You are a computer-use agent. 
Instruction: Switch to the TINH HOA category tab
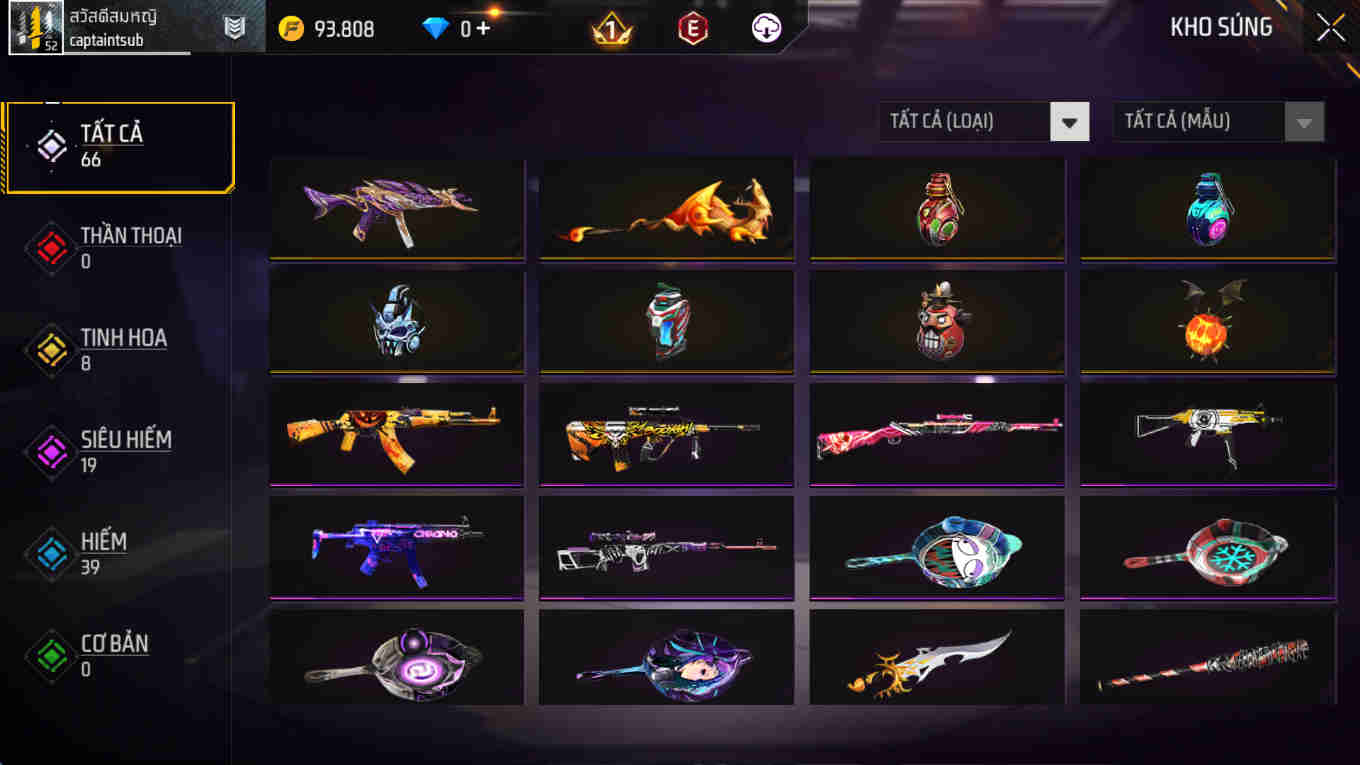point(120,350)
